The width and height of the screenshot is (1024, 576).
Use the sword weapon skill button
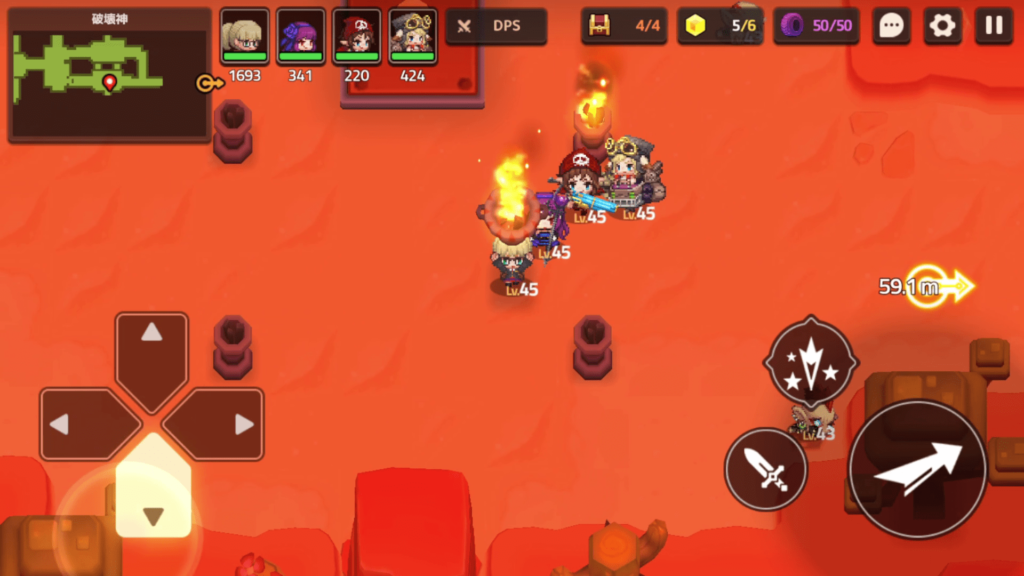tap(766, 468)
